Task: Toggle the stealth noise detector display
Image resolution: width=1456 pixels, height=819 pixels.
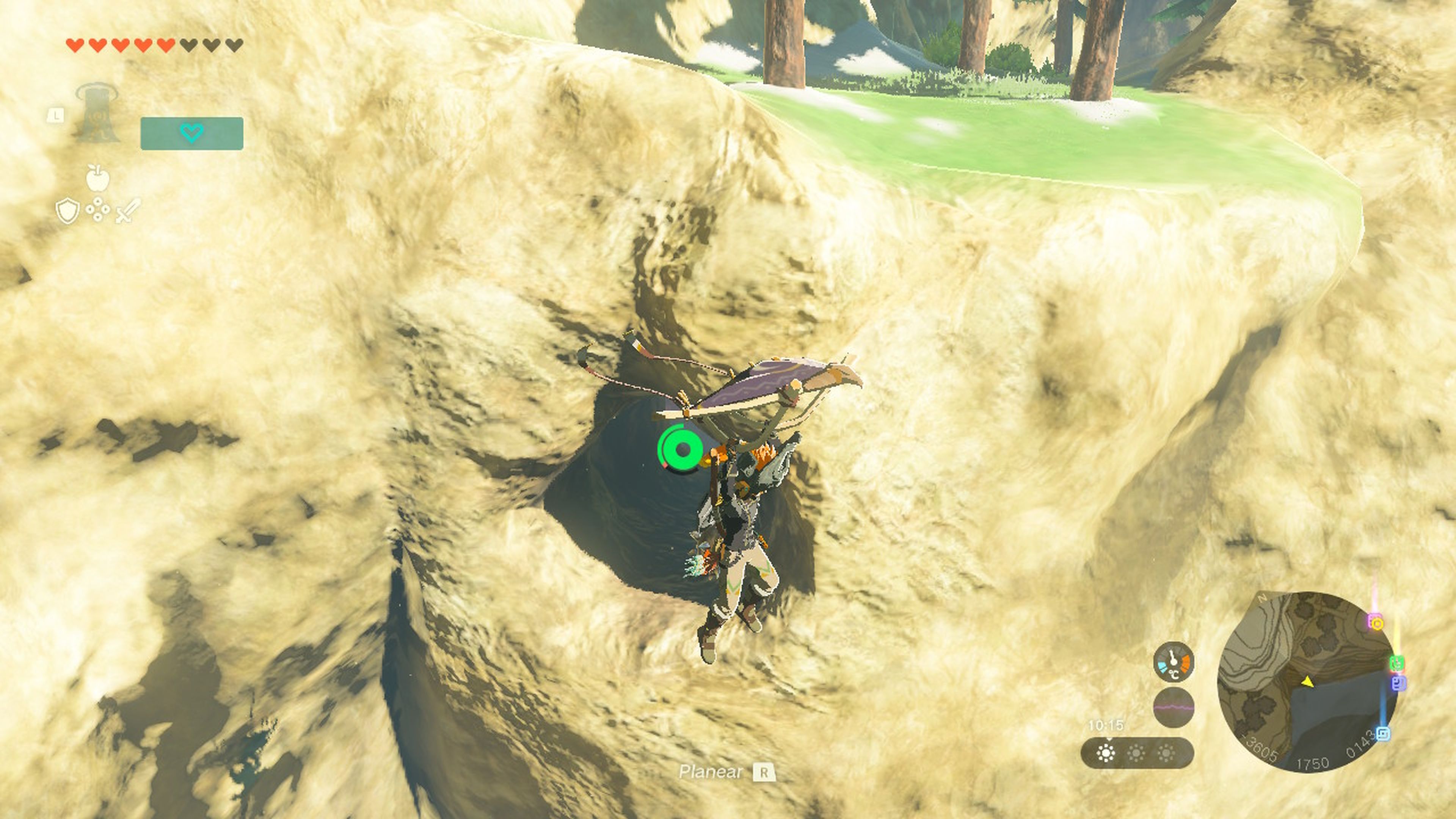Action: [1174, 708]
